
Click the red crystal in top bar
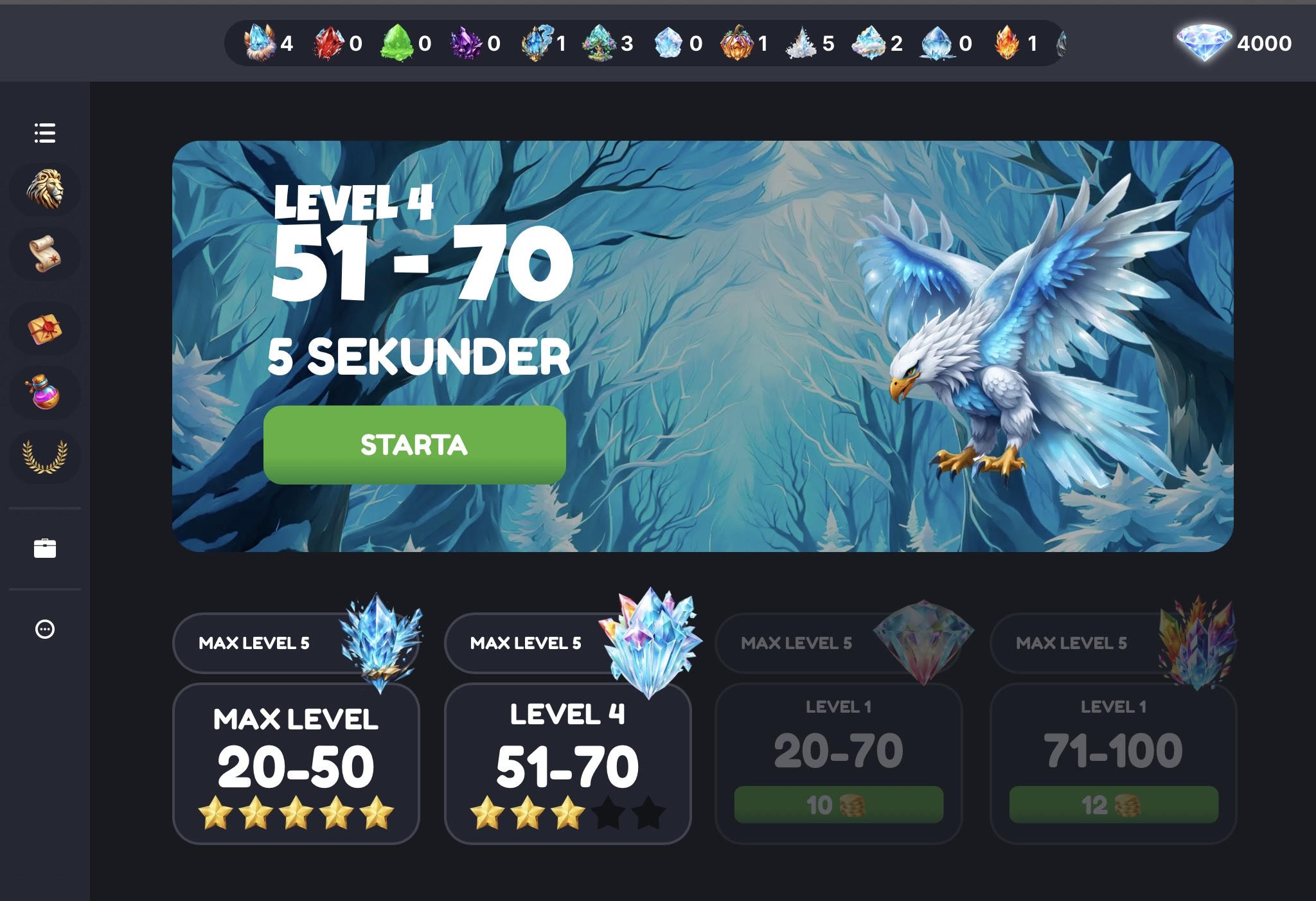pyautogui.click(x=328, y=43)
